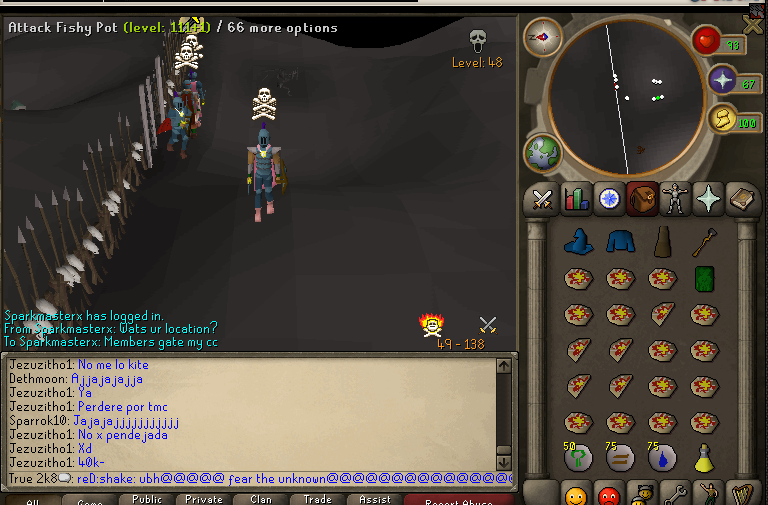The image size is (768, 505).
Task: Select the blue wizard hat
Action: [577, 242]
